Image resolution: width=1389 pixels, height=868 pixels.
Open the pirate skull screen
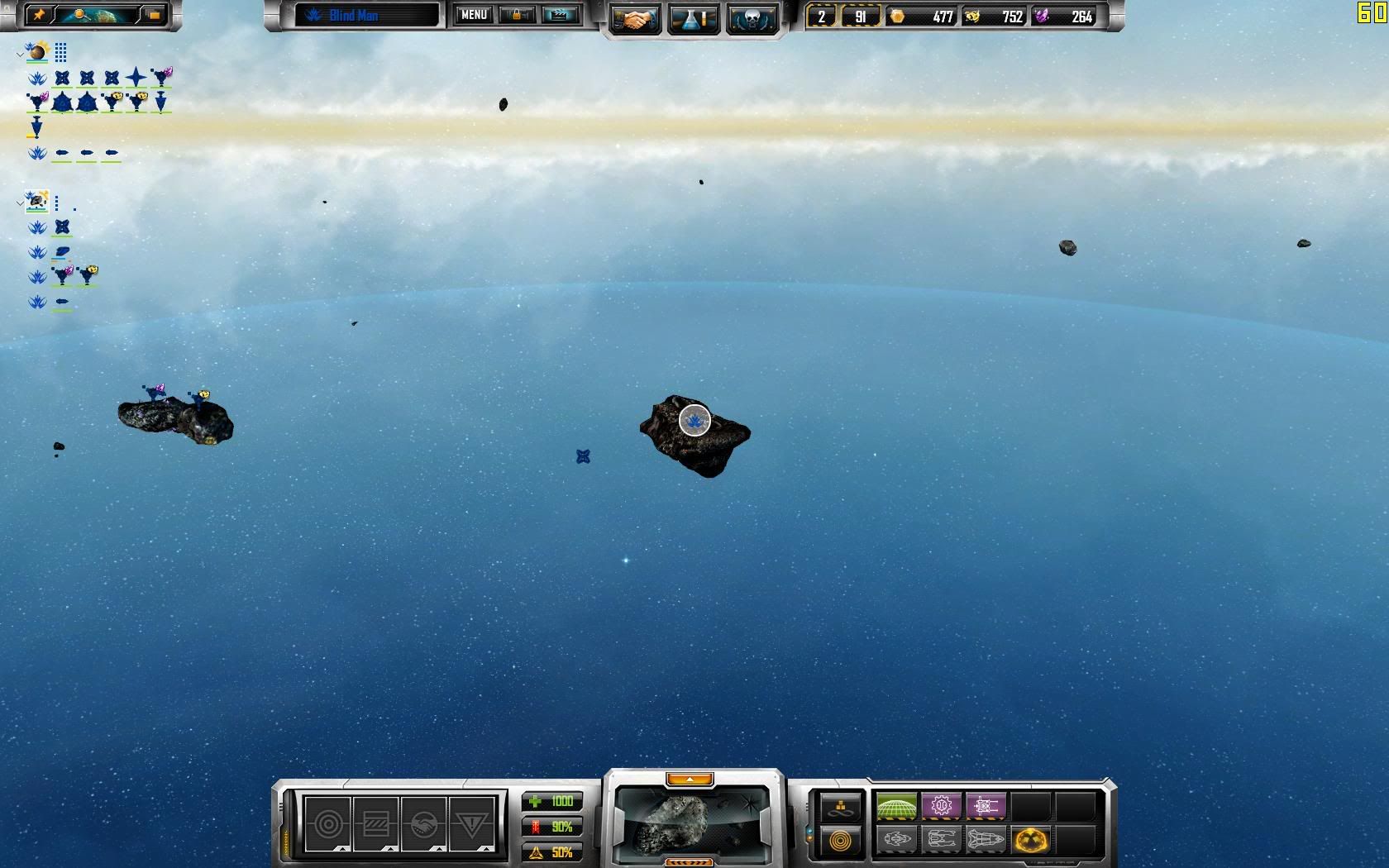click(752, 18)
